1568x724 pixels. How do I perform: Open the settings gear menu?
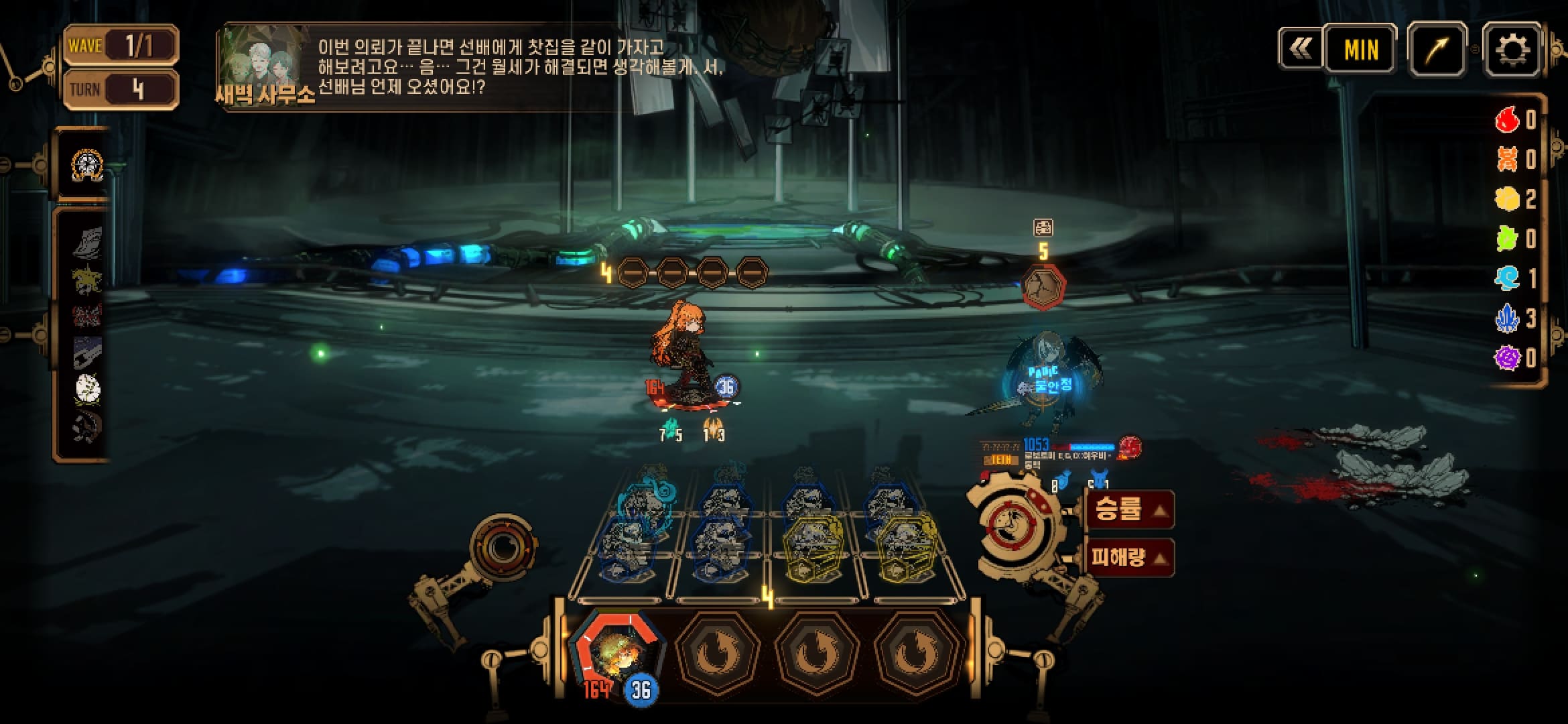click(x=1512, y=50)
